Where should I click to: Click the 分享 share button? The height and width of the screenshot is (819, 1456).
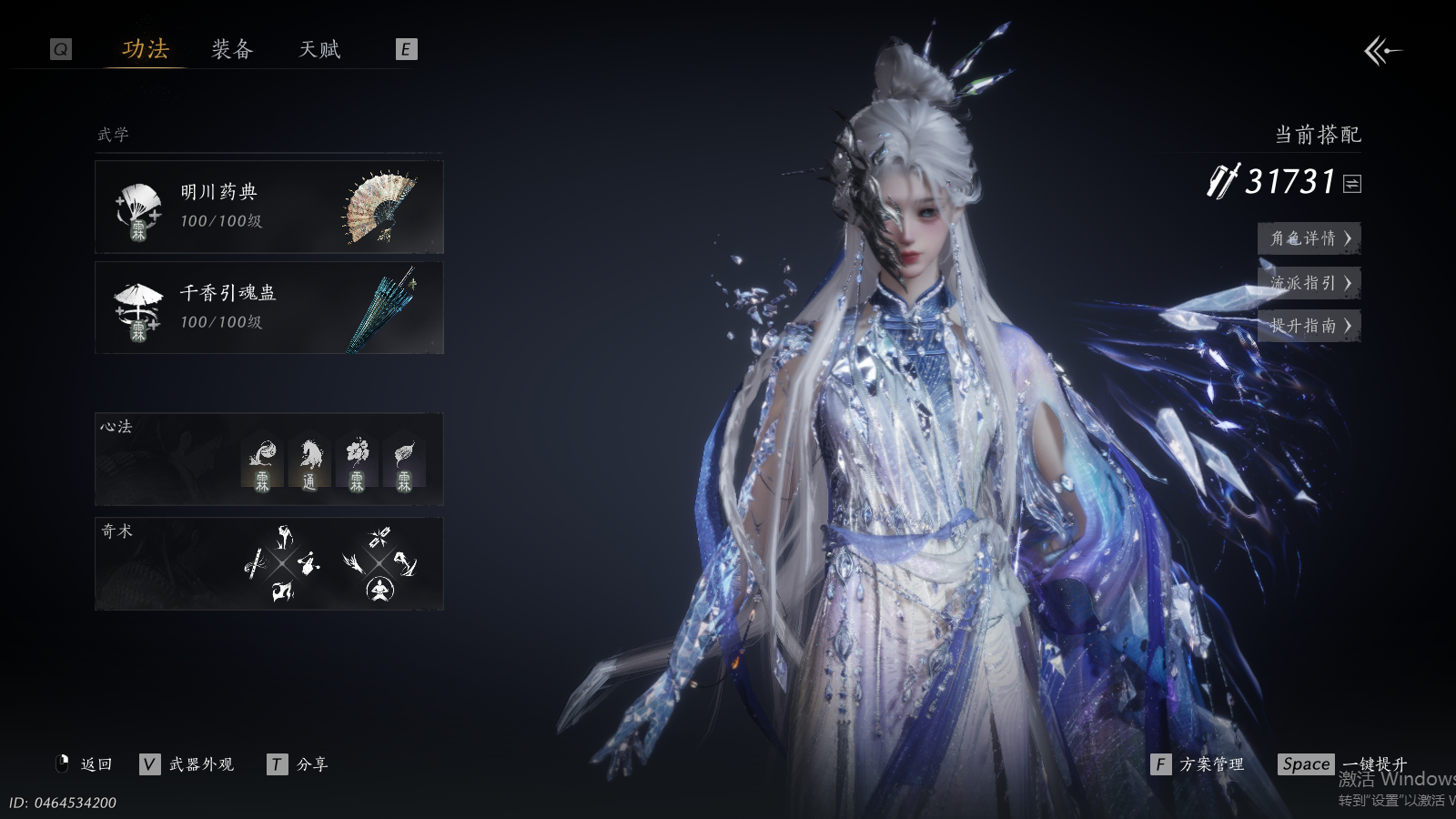pyautogui.click(x=298, y=764)
